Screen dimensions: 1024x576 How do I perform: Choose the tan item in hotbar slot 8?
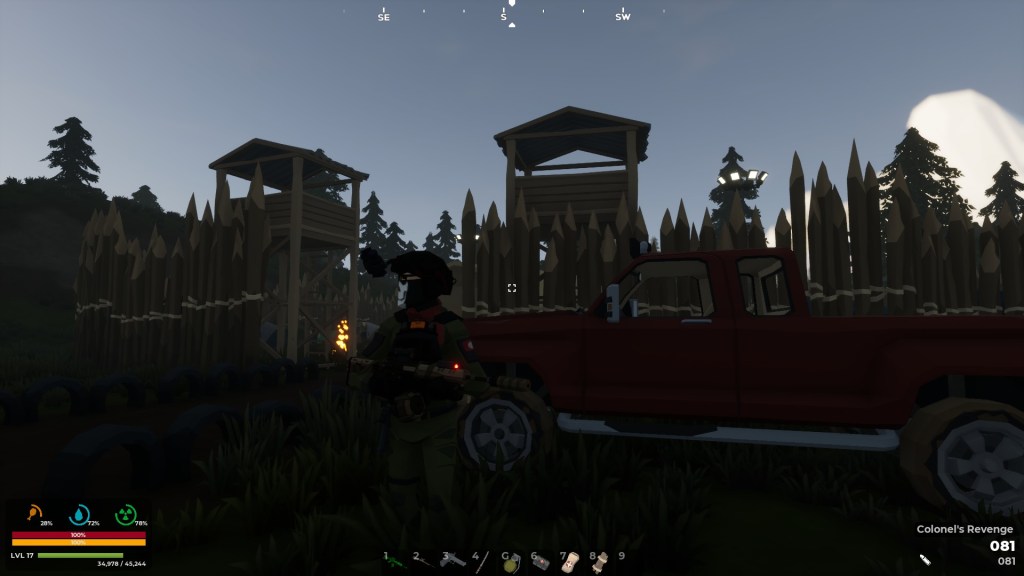(x=600, y=562)
